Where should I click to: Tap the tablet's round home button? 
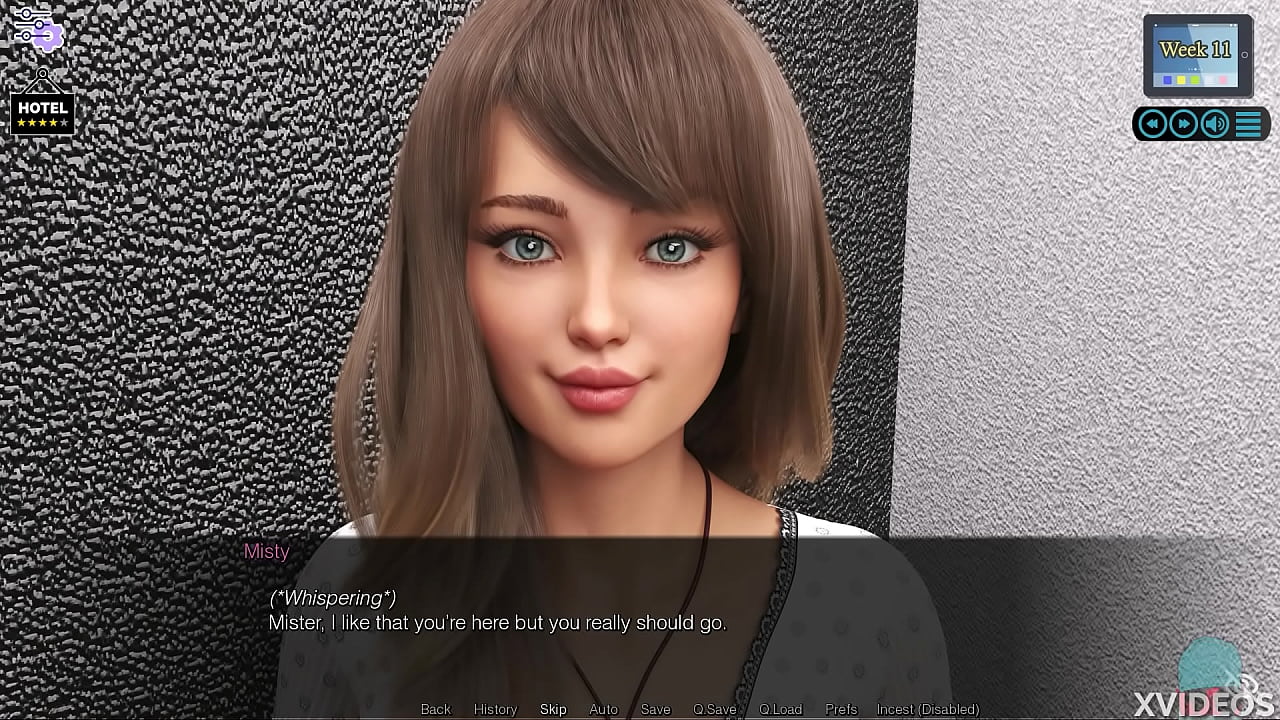pos(1244,54)
